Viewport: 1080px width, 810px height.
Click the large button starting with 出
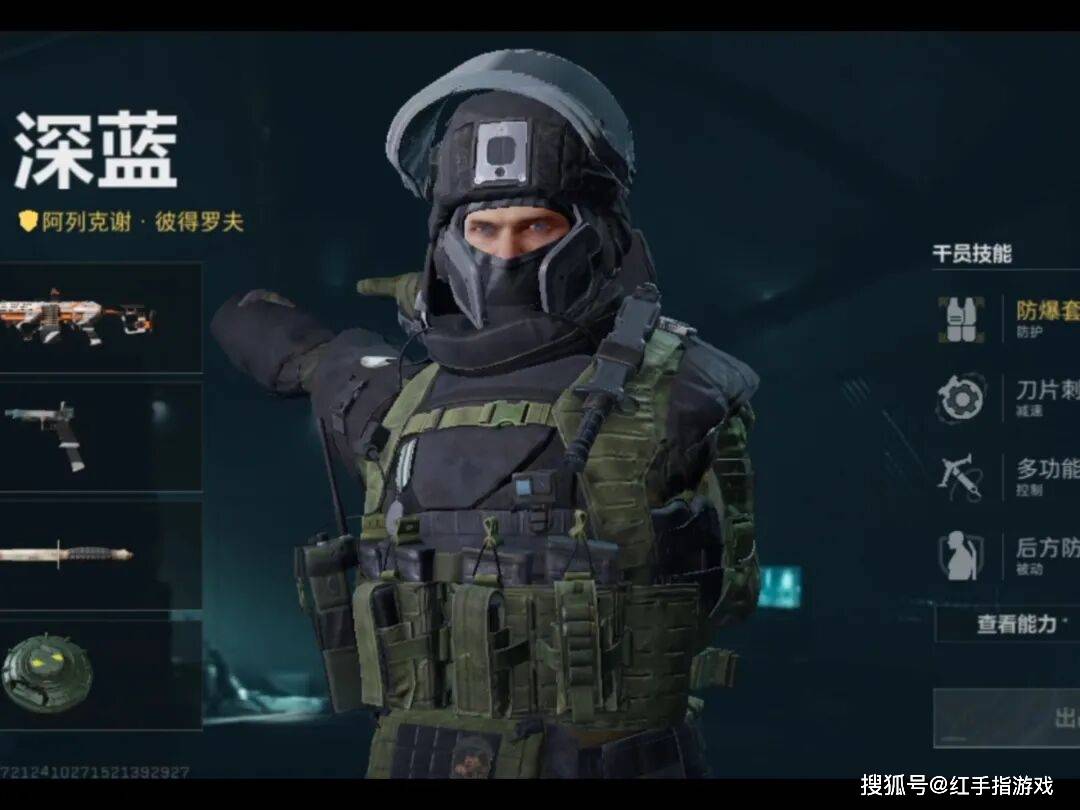(1008, 717)
